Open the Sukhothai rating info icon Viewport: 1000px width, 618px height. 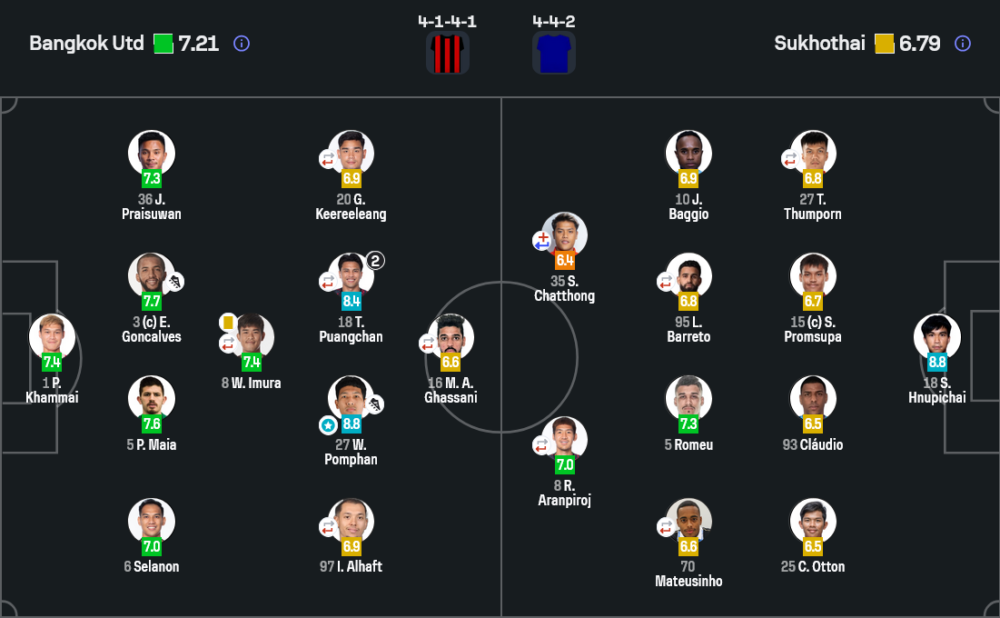pyautogui.click(x=962, y=44)
